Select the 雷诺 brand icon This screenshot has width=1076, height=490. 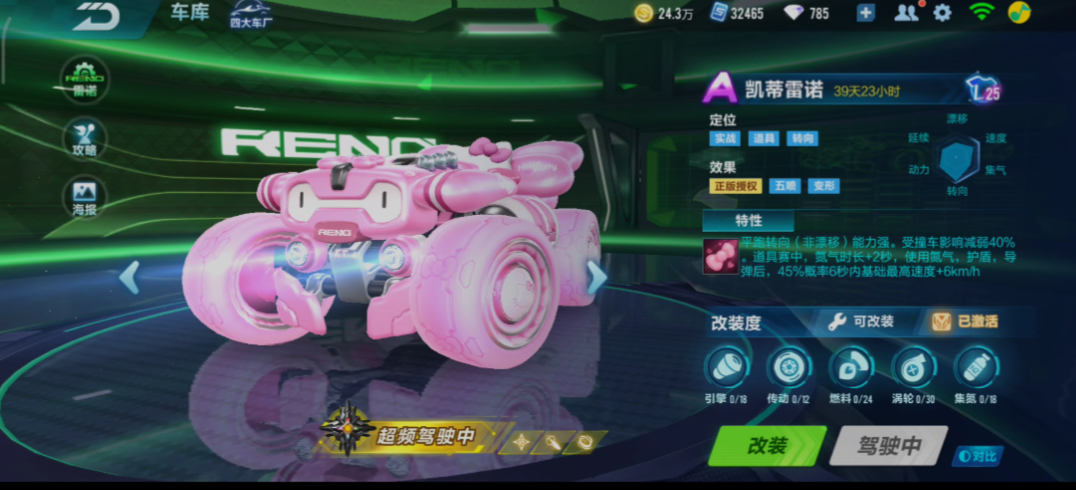[x=85, y=77]
